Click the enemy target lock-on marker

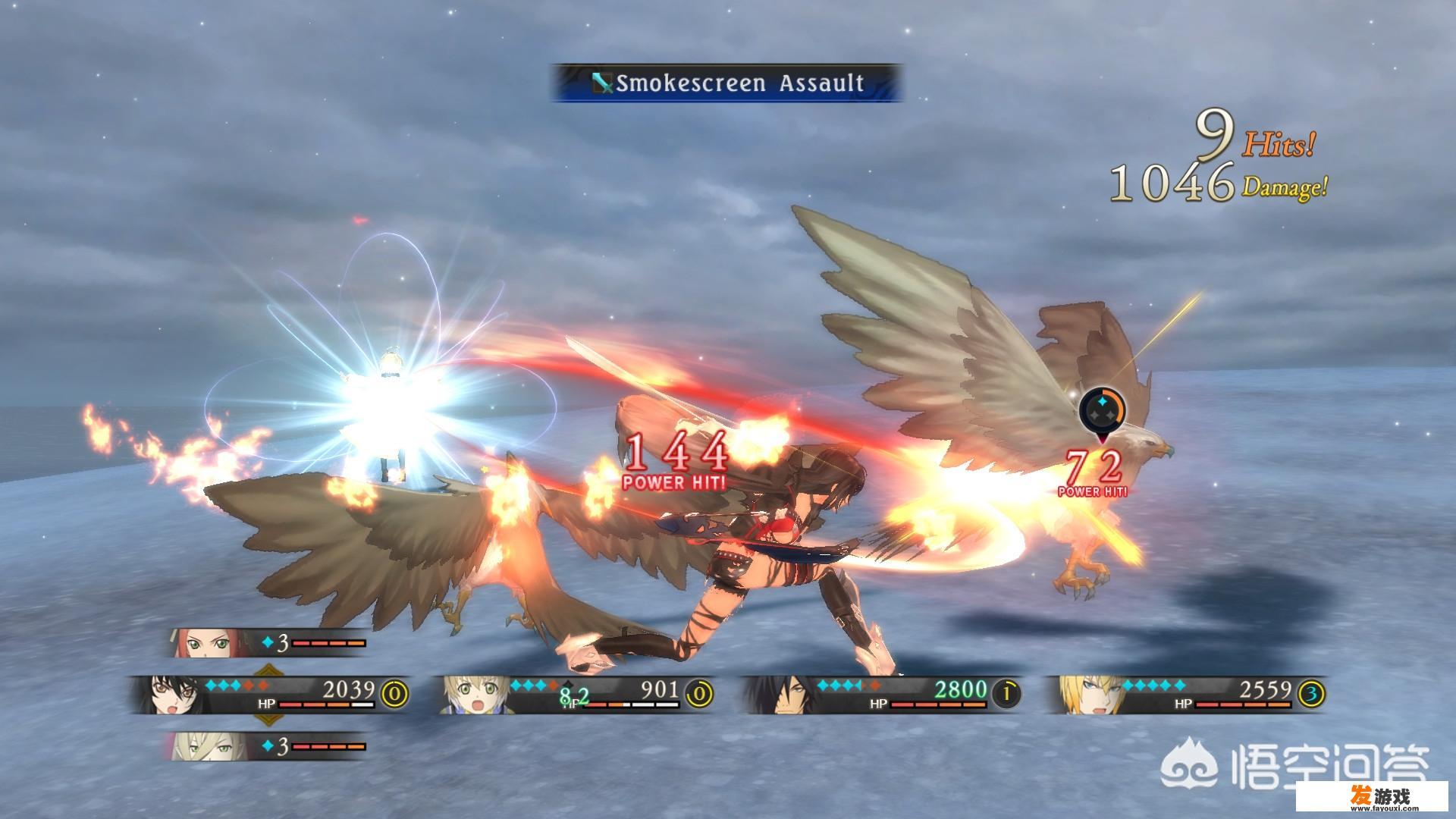click(x=1102, y=411)
